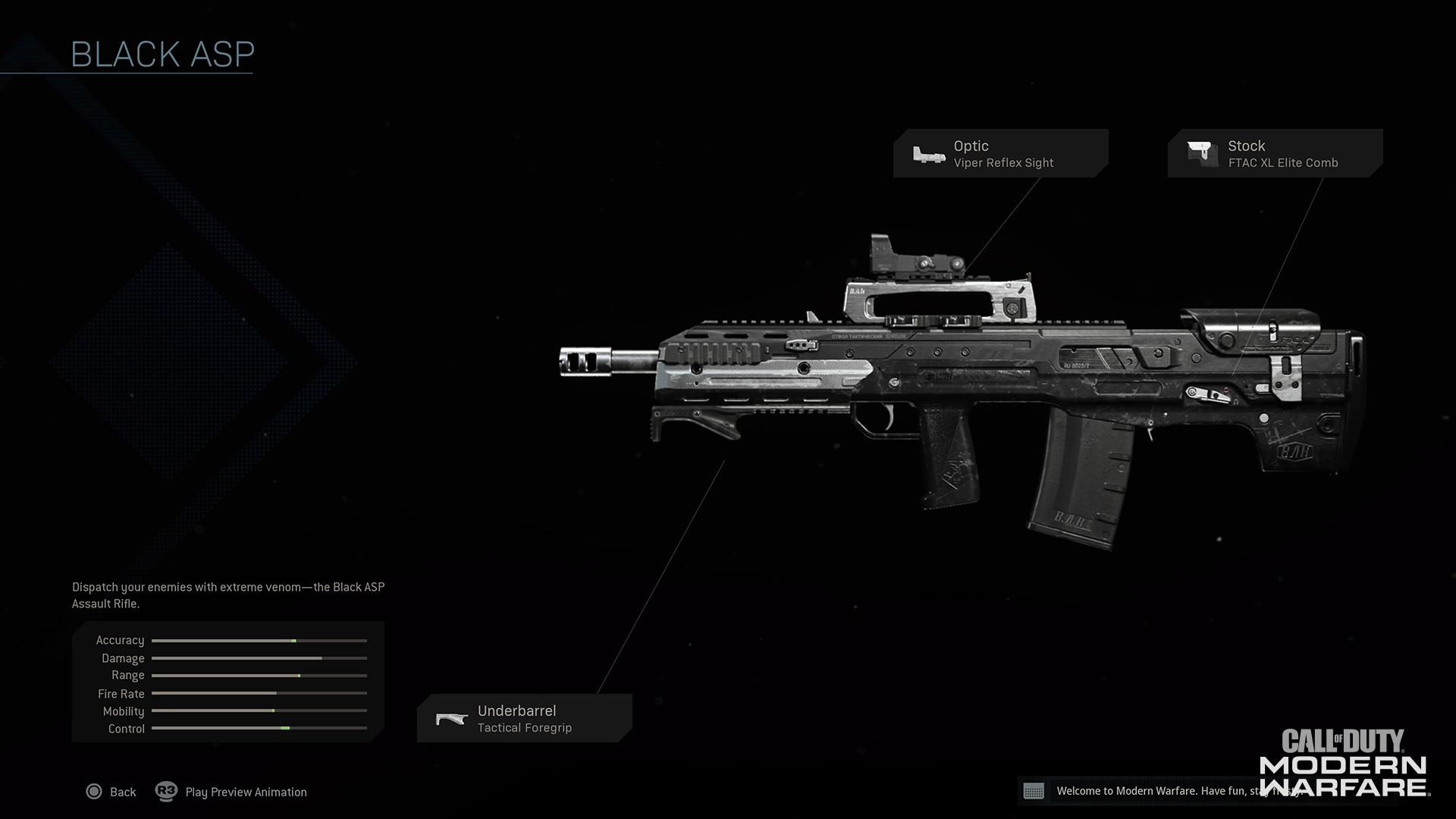The image size is (1456, 819).
Task: Open the Stock FTAC XL Elite Comb slot
Action: tap(1274, 153)
